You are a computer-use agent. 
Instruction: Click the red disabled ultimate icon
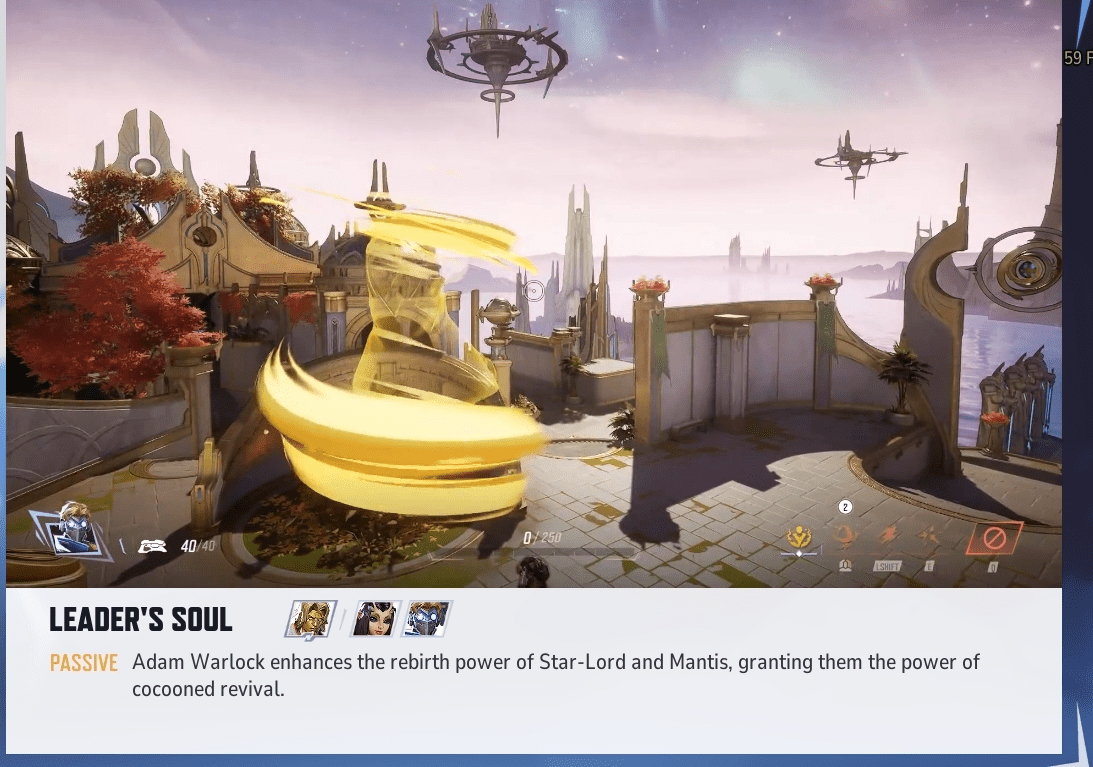(x=994, y=539)
